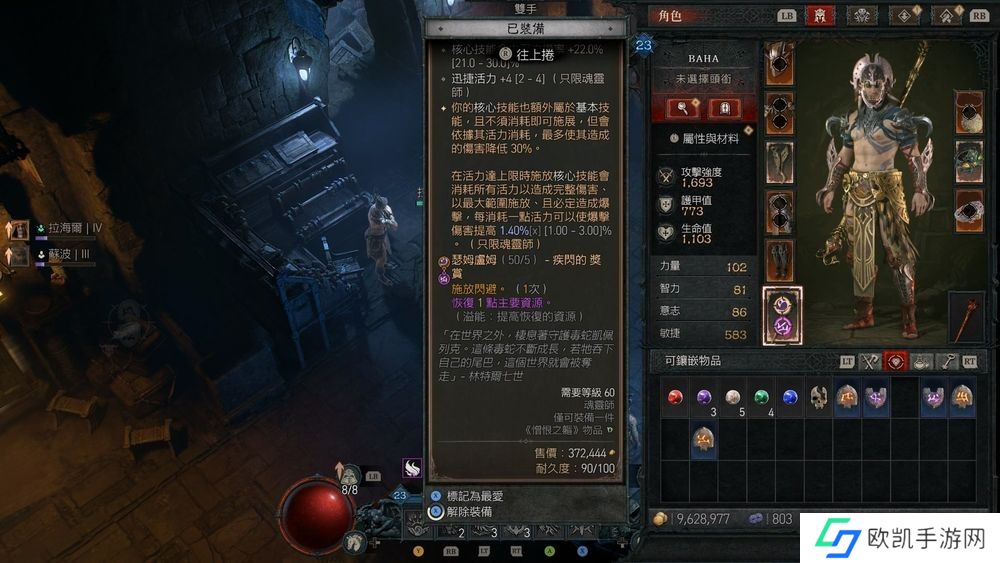This screenshot has height=563, width=1000.
Task: Switch to the potion consumables tab
Action: pos(921,361)
